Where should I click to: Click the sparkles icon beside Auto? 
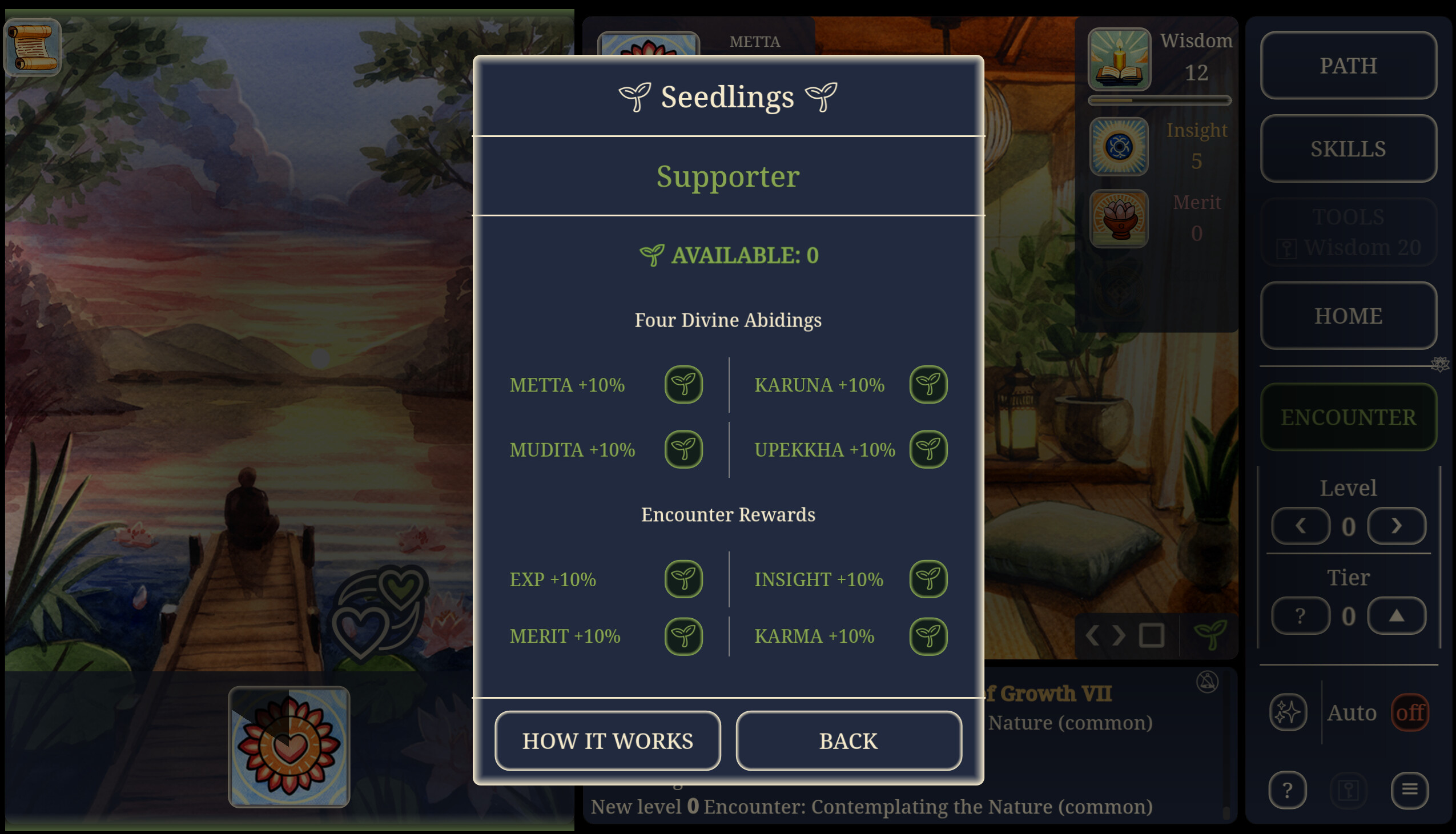tap(1288, 712)
